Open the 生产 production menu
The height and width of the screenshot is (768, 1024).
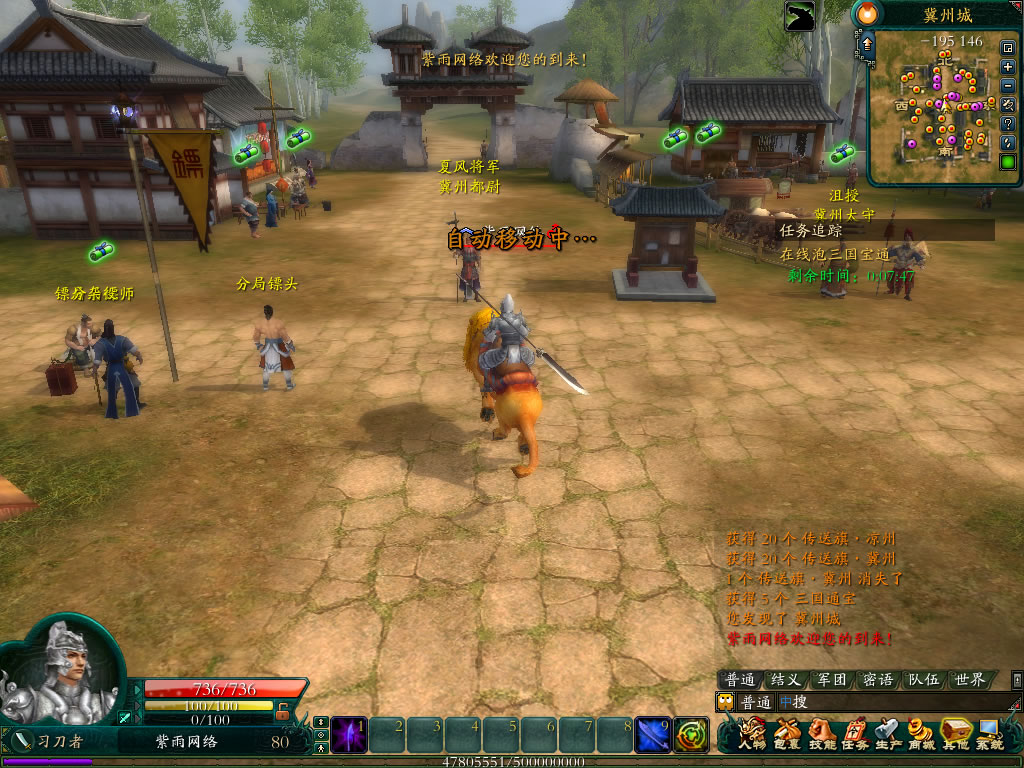point(888,735)
